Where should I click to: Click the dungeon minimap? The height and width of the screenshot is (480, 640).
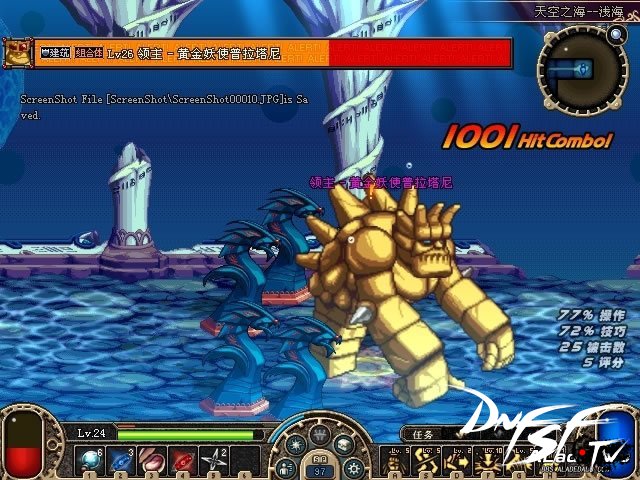click(x=581, y=68)
